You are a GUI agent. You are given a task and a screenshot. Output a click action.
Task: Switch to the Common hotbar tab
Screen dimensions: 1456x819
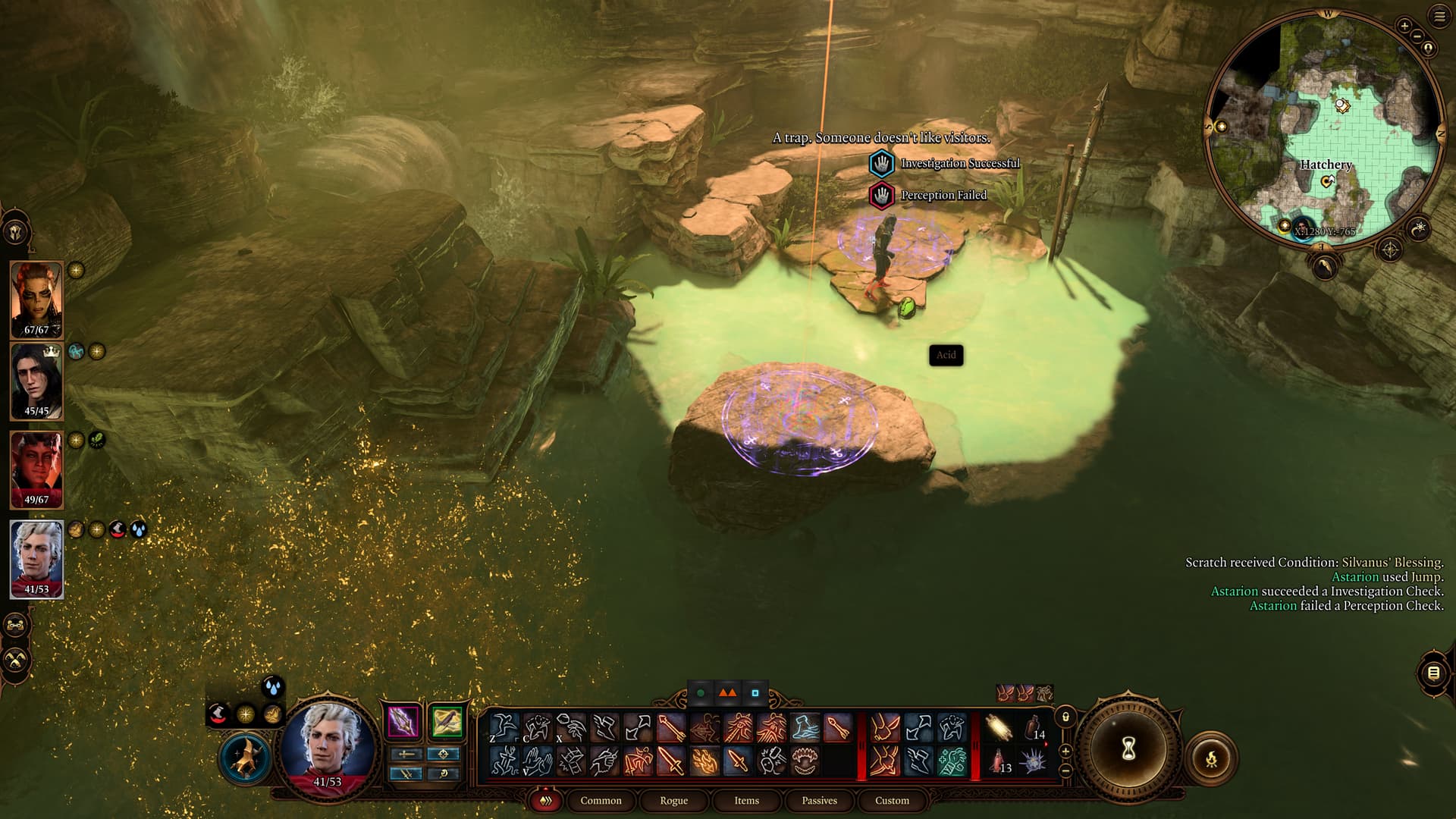click(x=601, y=800)
